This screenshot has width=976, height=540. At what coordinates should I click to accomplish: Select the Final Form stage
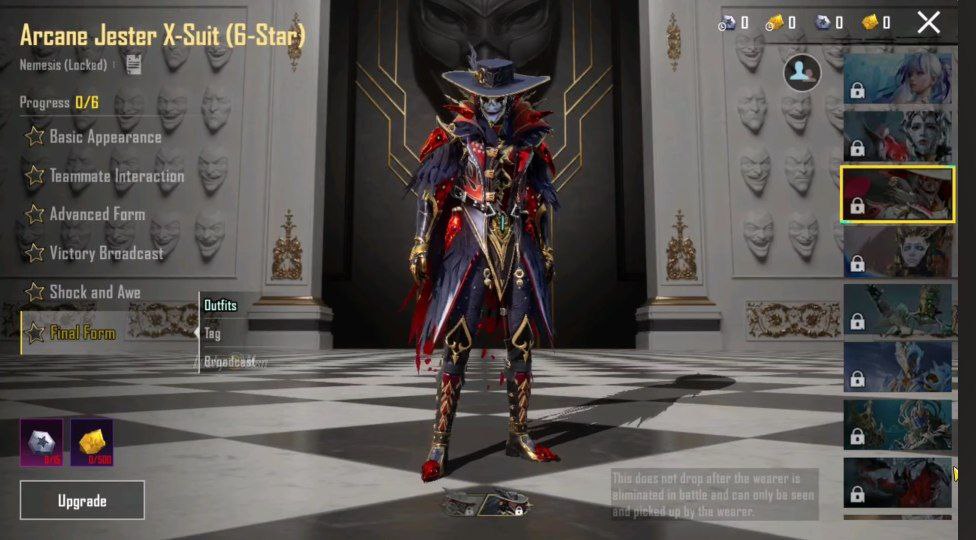click(x=82, y=333)
